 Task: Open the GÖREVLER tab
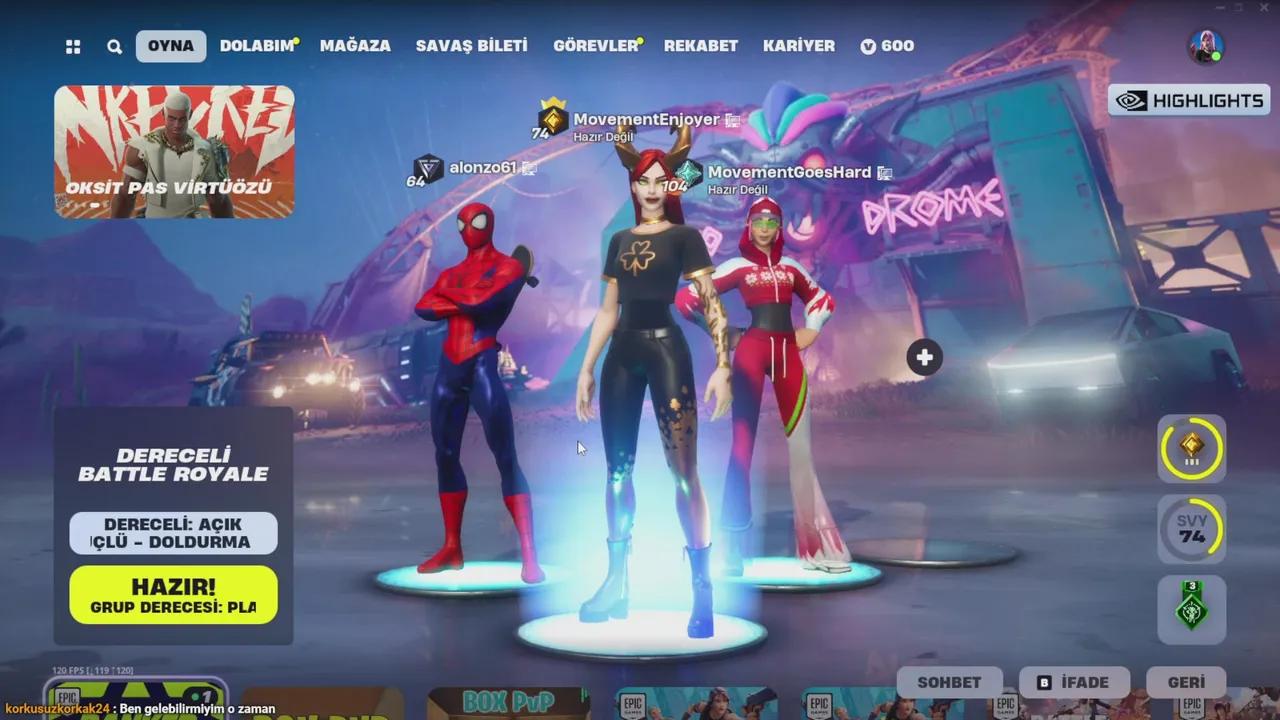(594, 45)
